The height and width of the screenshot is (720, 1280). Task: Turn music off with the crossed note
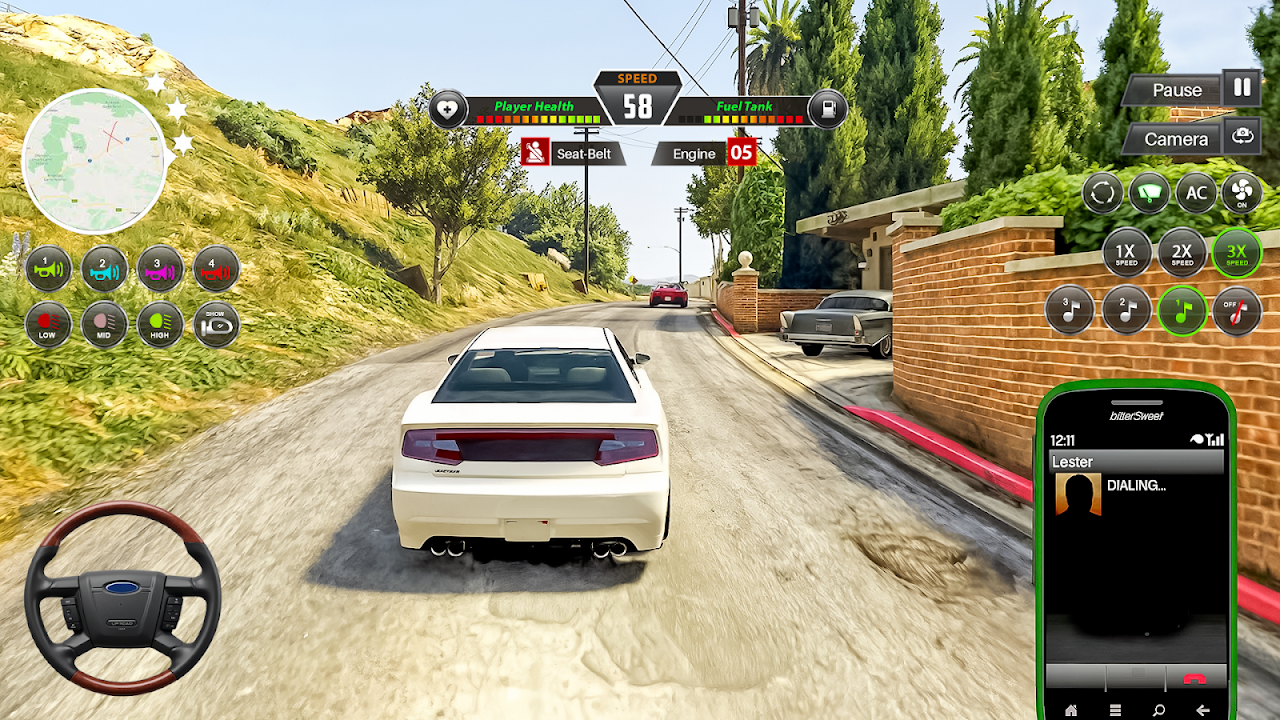[x=1237, y=311]
